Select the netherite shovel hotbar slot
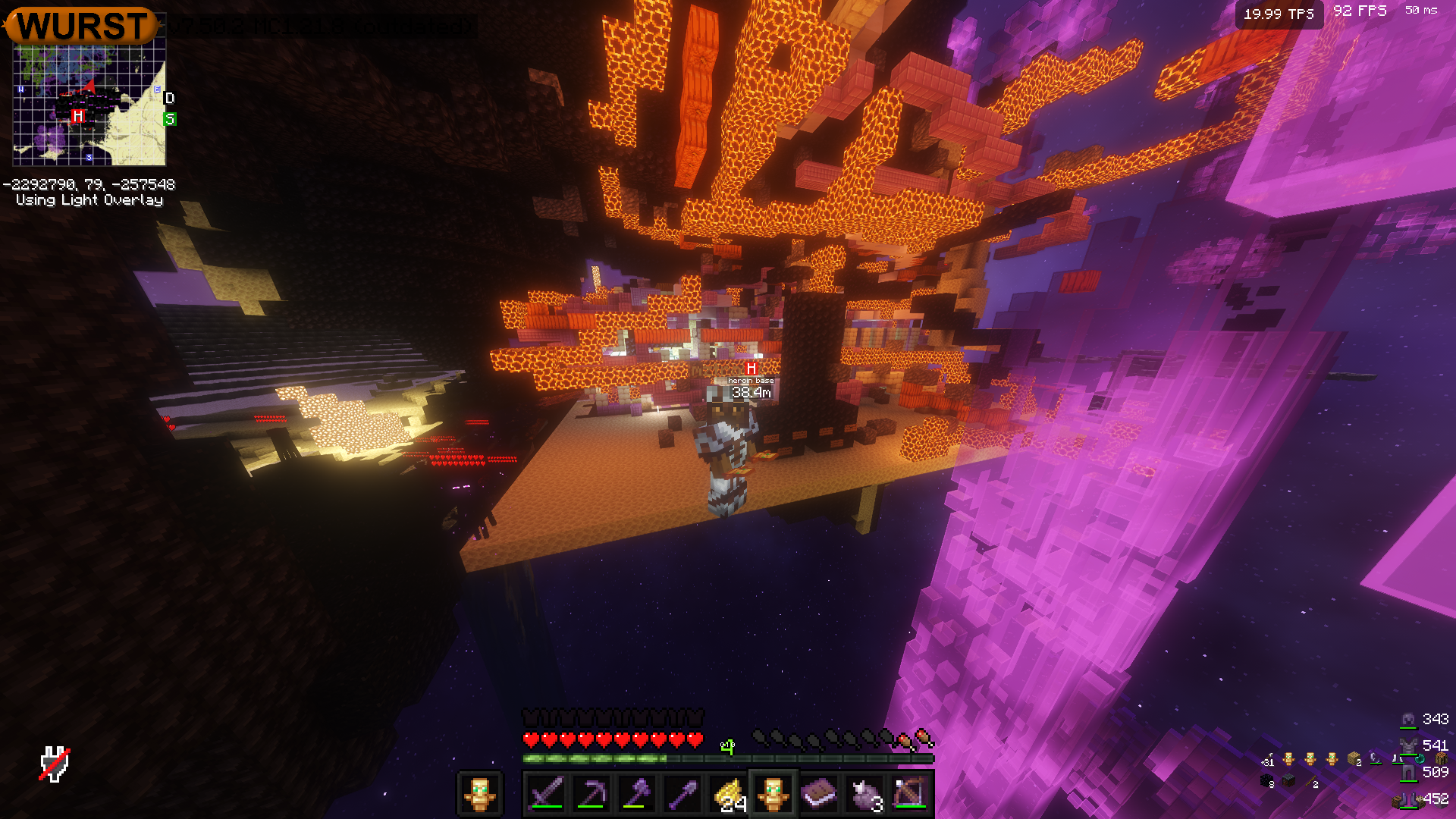The width and height of the screenshot is (1456, 819). pos(682,794)
